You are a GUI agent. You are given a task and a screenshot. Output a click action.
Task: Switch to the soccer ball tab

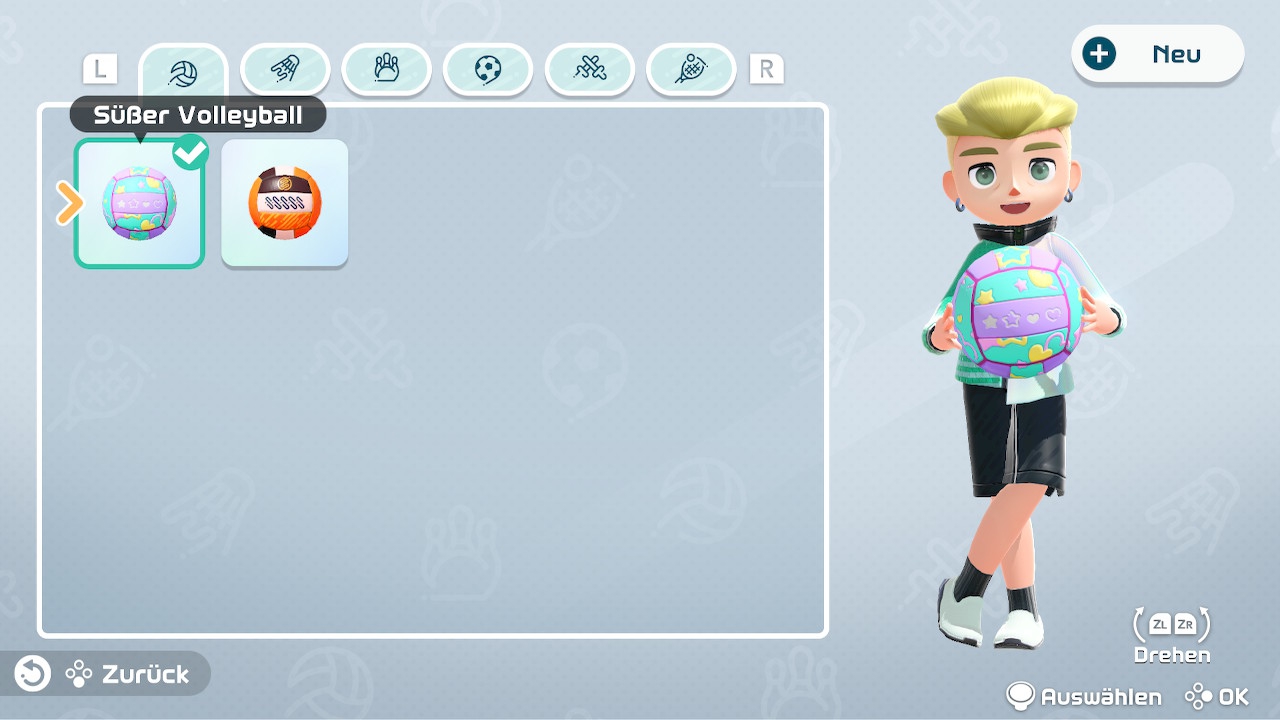488,70
